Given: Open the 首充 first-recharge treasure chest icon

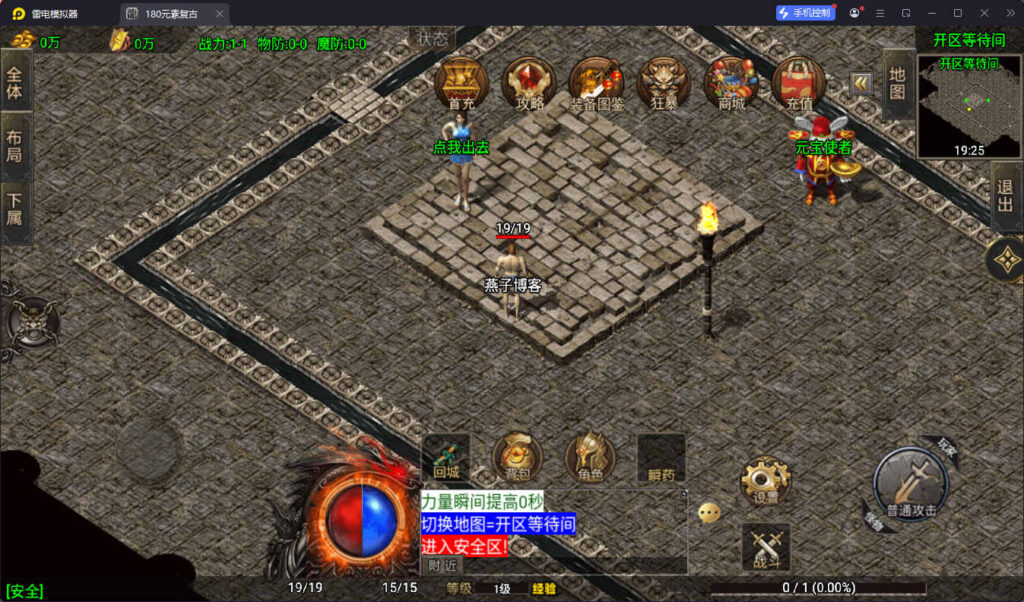Looking at the screenshot, I should tap(461, 82).
